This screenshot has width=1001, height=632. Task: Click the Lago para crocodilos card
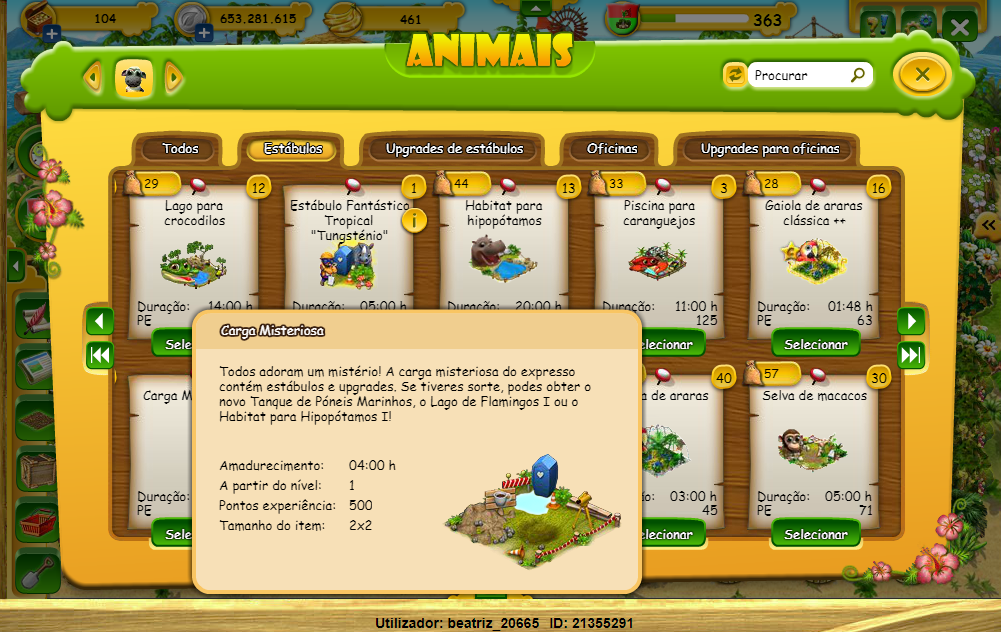(x=195, y=255)
